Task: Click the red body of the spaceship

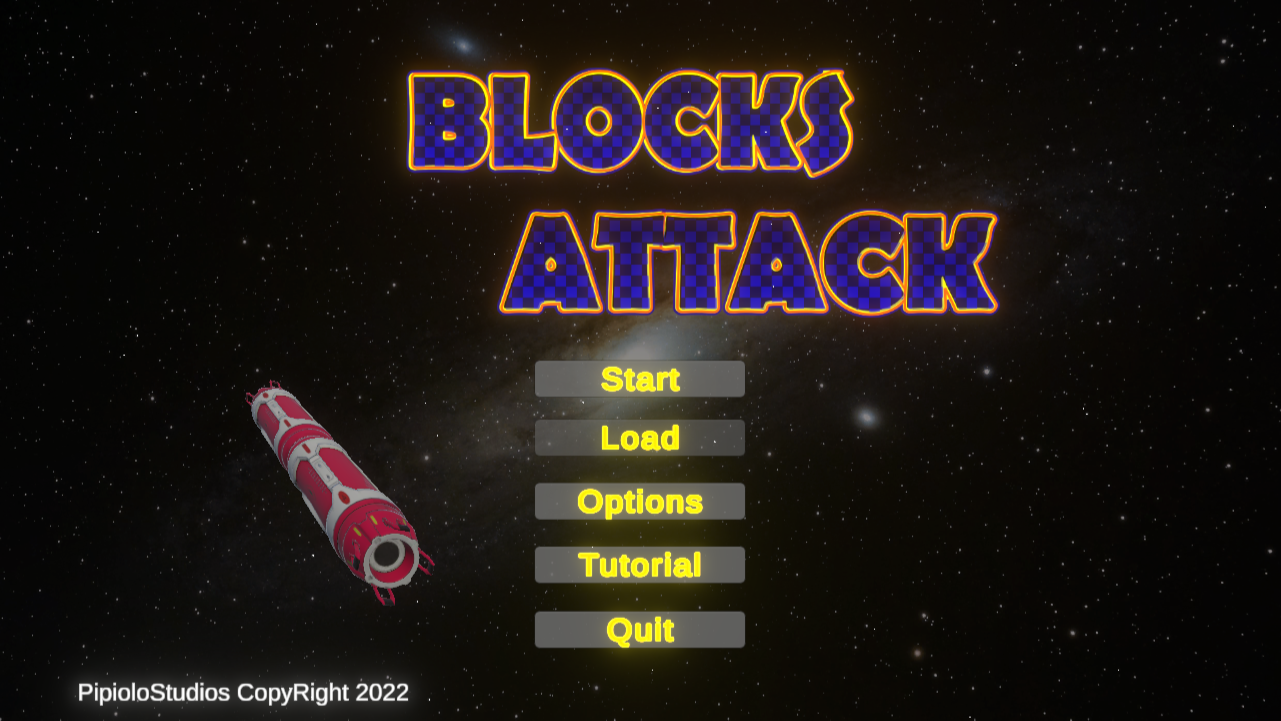Action: [320, 470]
